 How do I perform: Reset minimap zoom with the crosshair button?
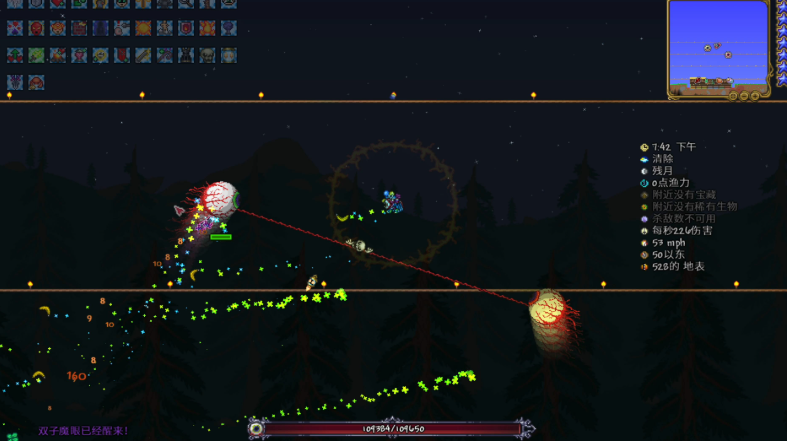733,96
